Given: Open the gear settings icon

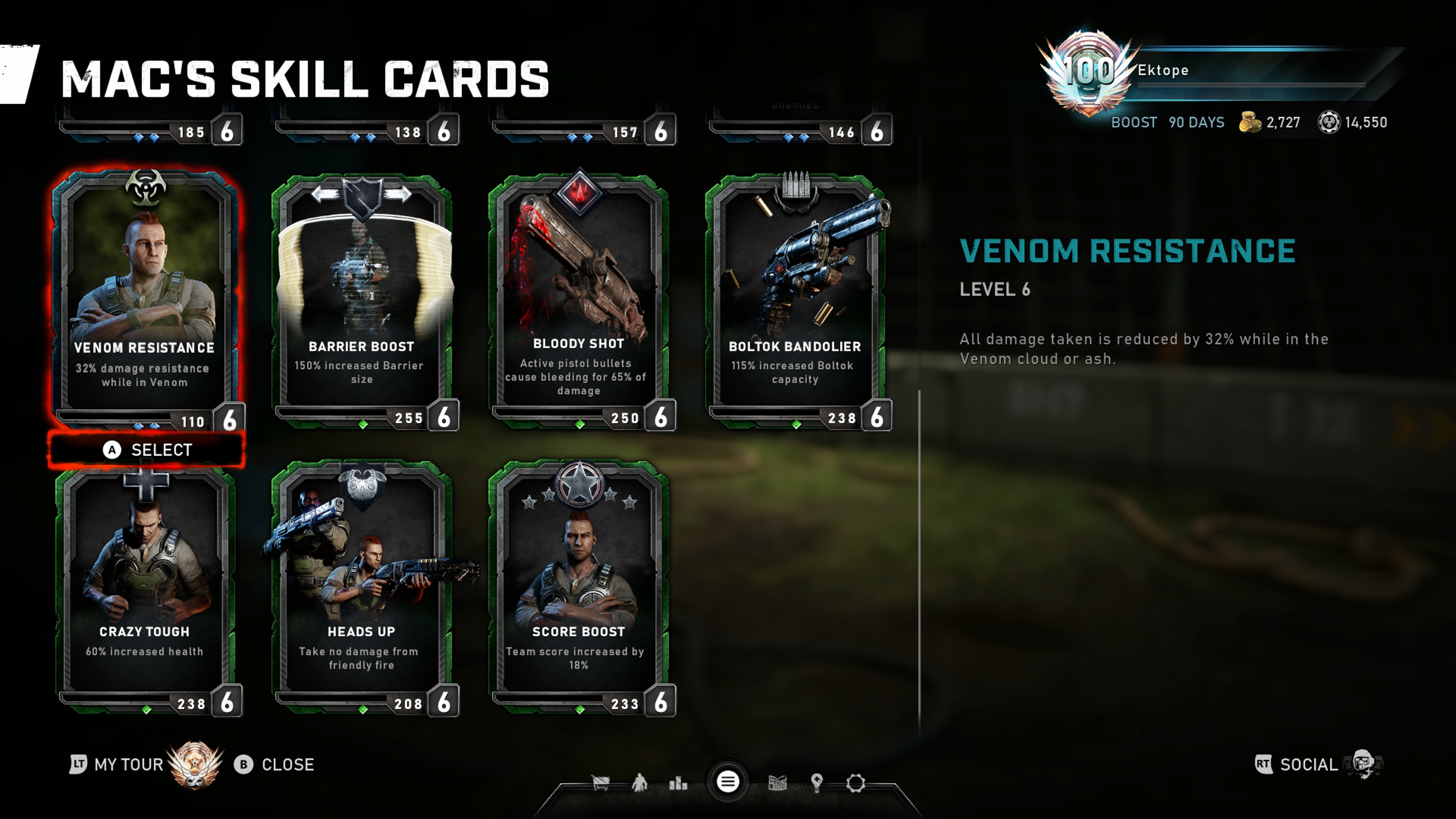Looking at the screenshot, I should coord(856,783).
